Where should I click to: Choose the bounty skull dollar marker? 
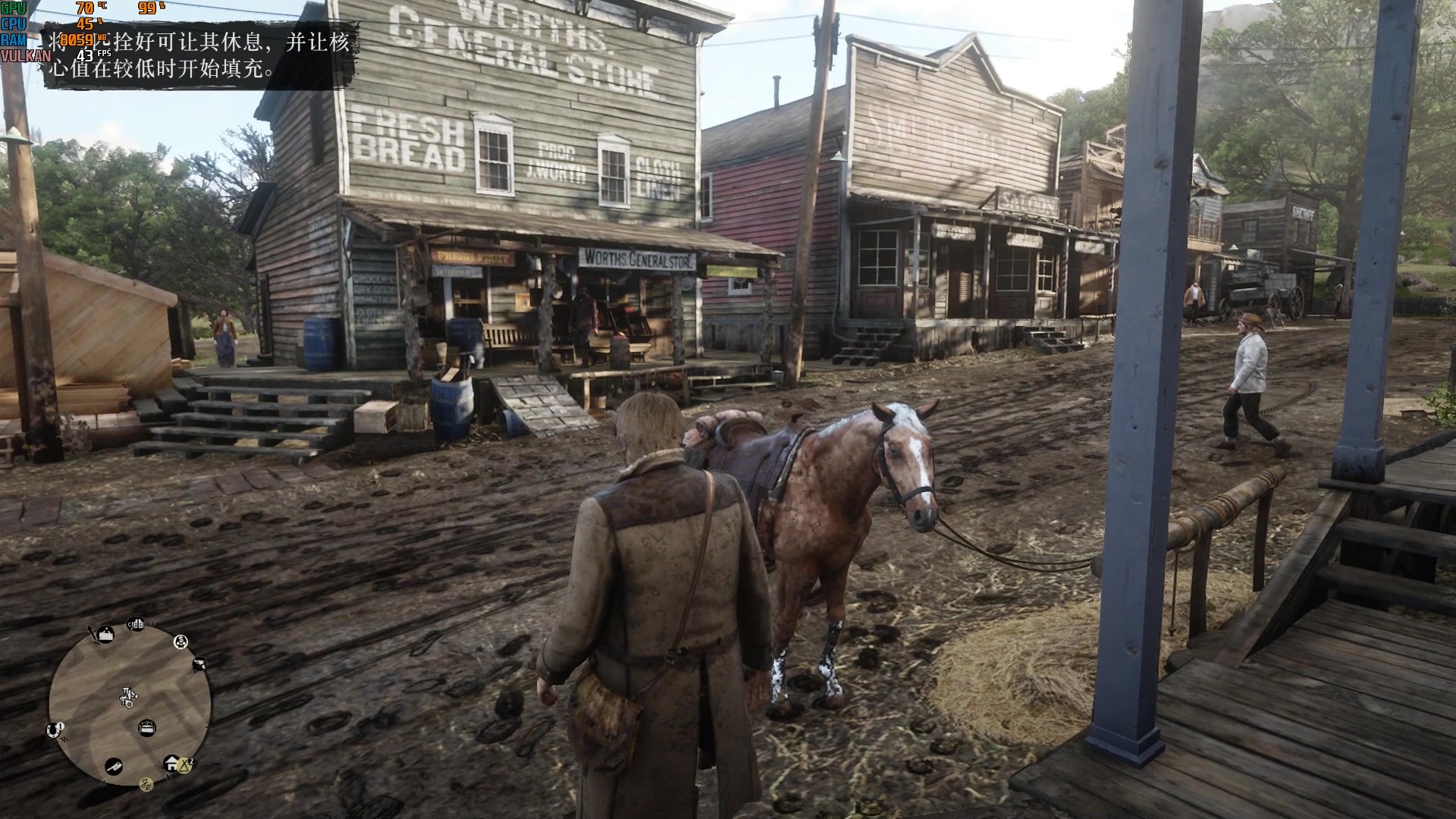pos(180,642)
